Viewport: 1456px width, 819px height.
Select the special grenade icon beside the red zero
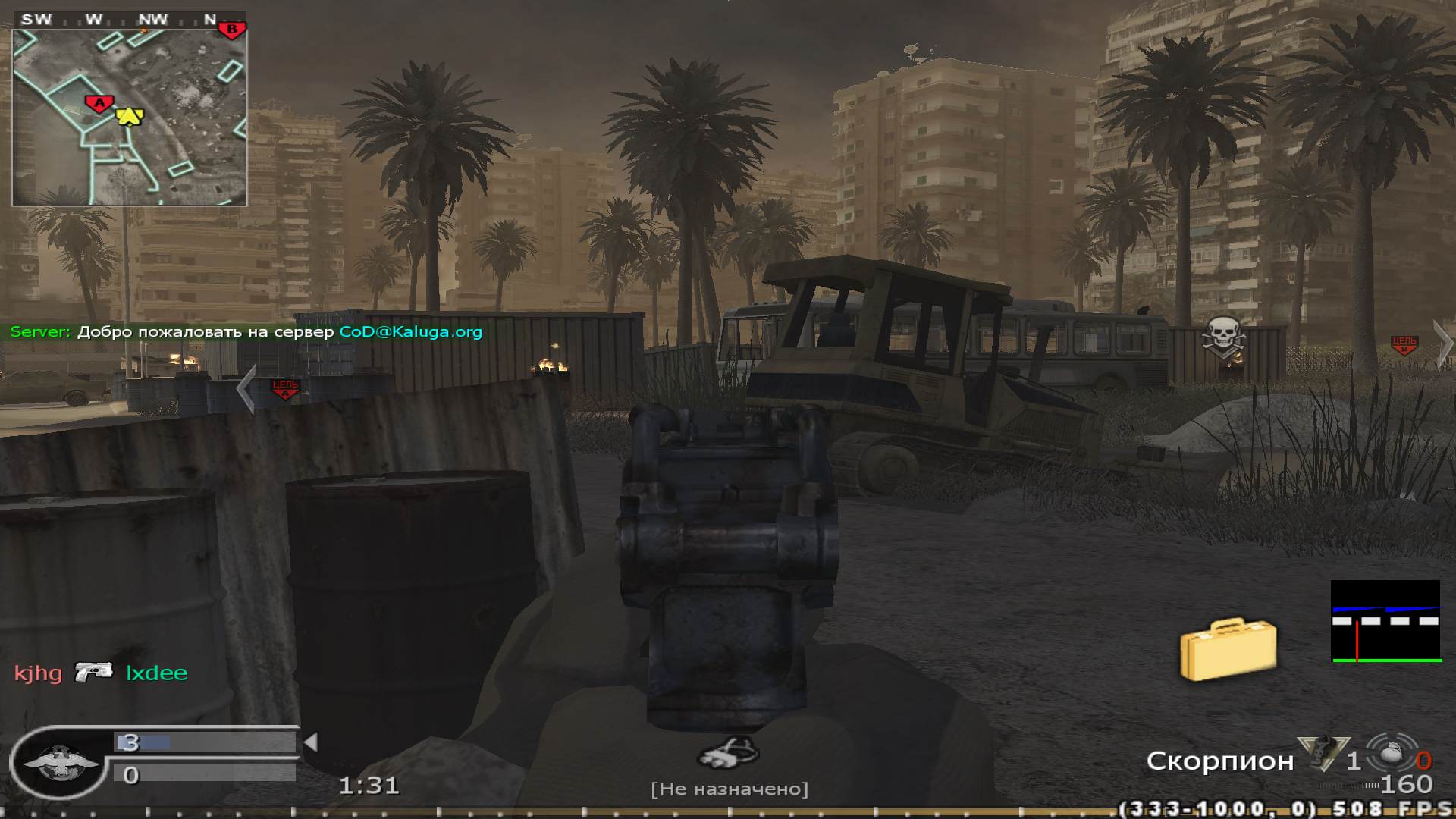[1391, 753]
